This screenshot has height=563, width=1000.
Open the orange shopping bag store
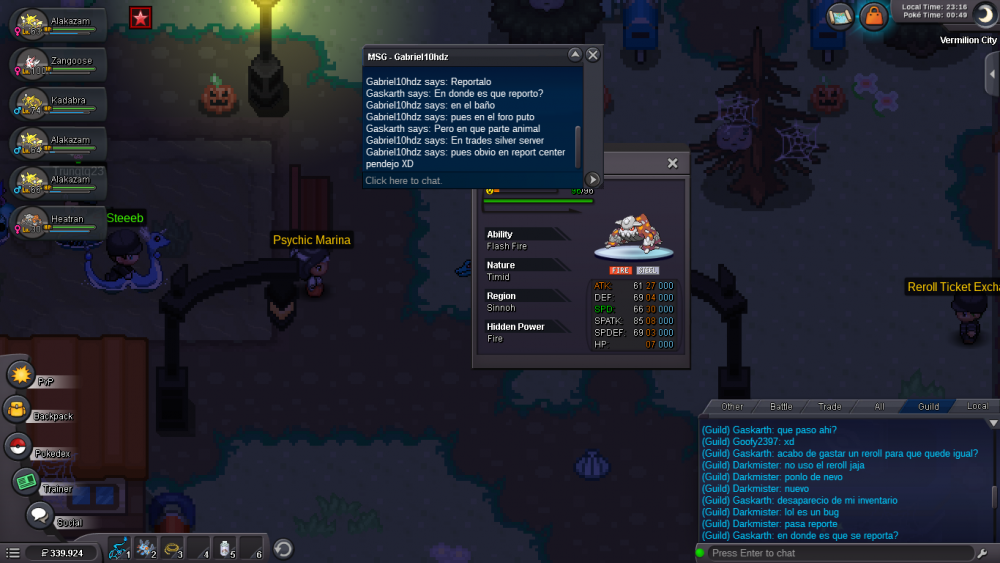873,16
